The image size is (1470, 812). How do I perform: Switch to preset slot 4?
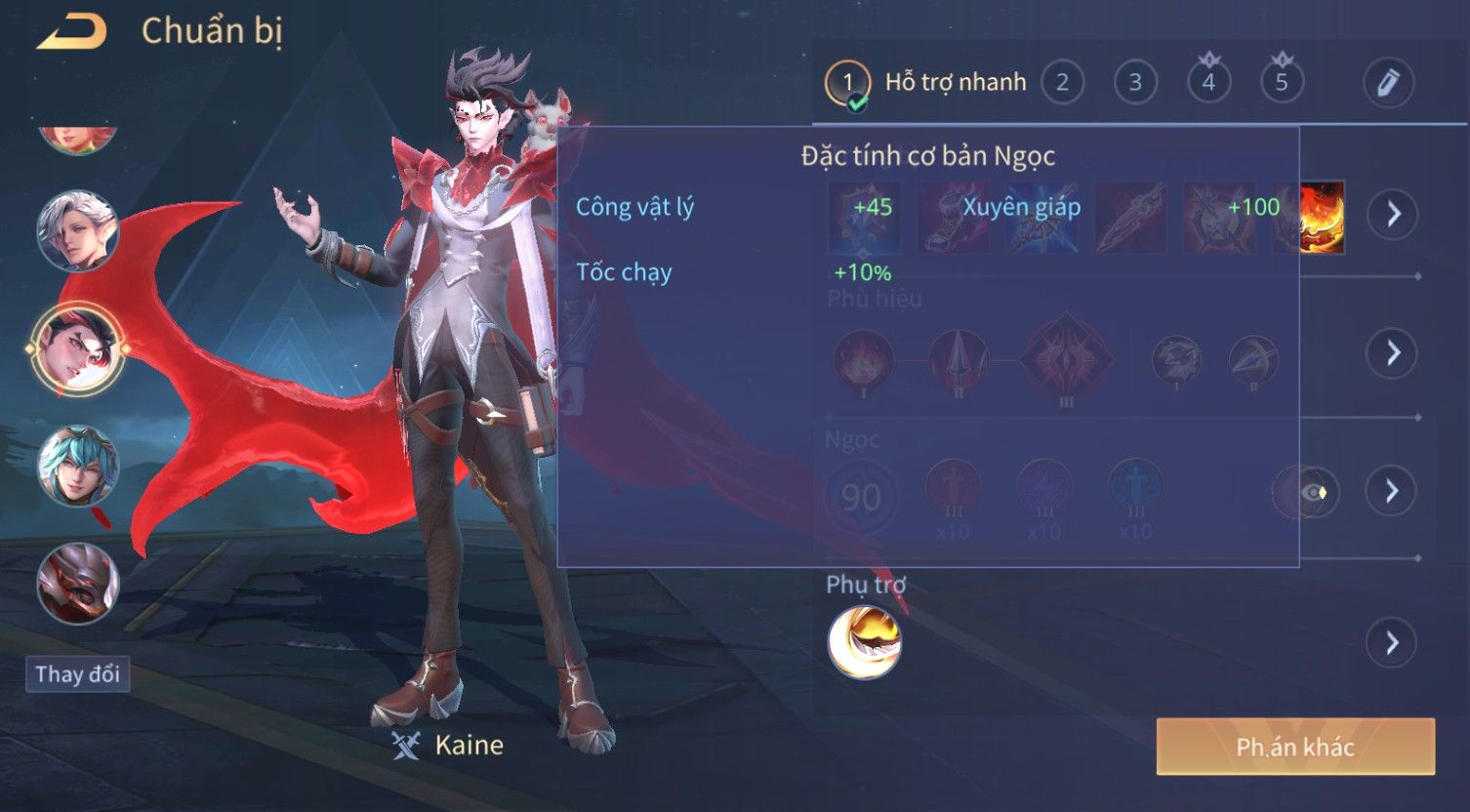coord(1208,83)
